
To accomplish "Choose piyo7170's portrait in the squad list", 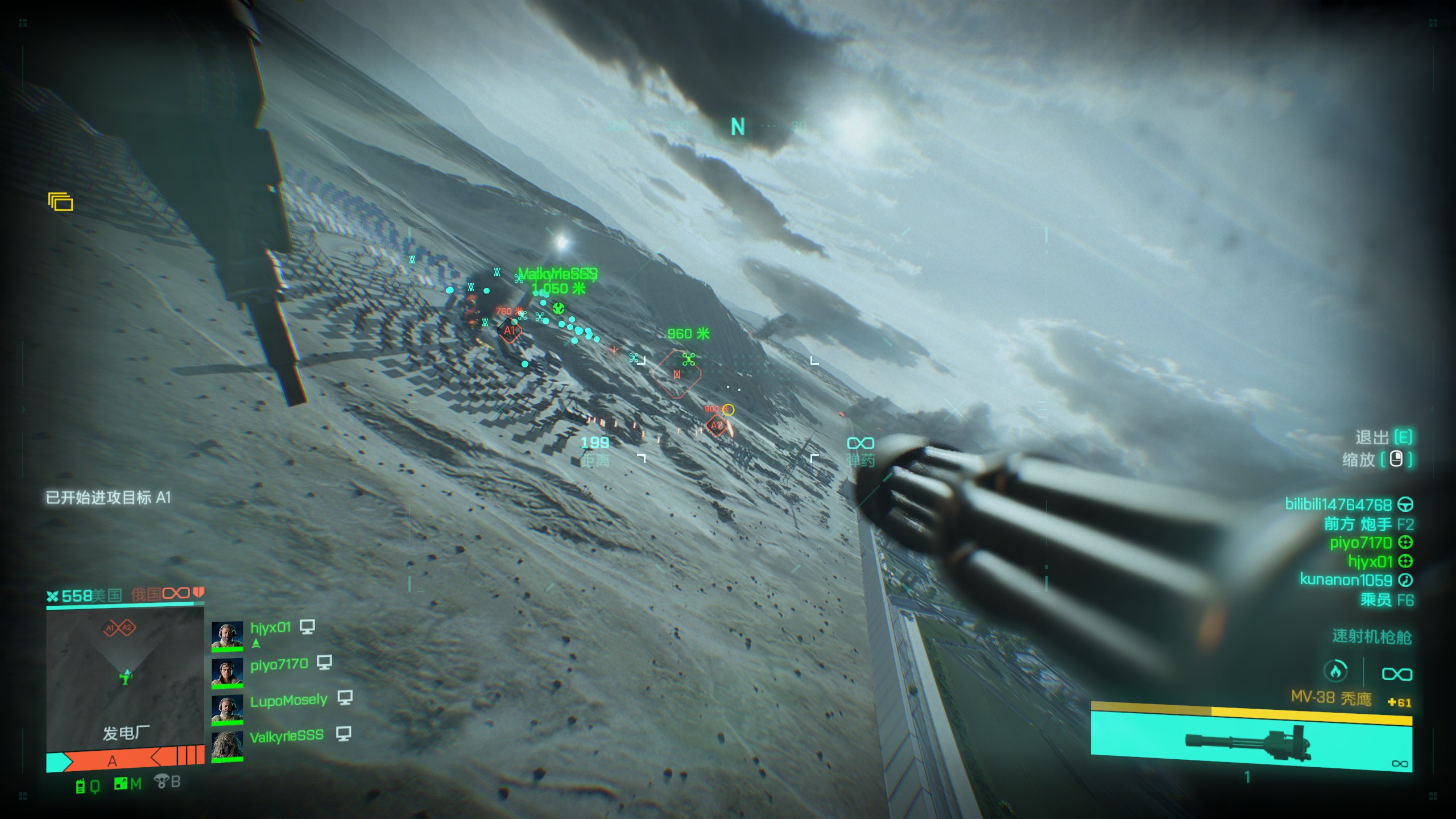I will coord(227,672).
